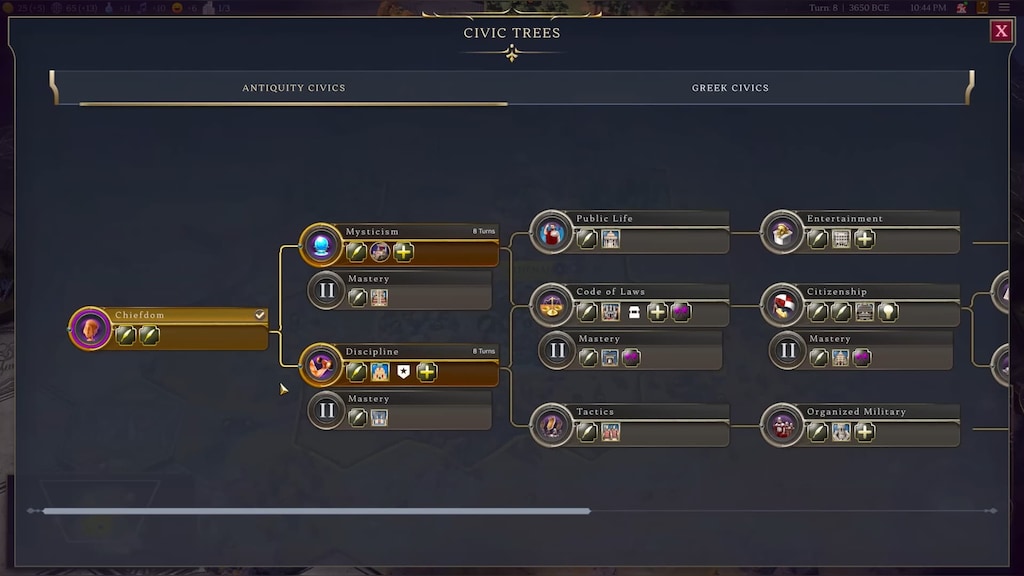Screen dimensions: 1024x576
Task: Switch to the Greek Civics tab
Action: (x=730, y=88)
